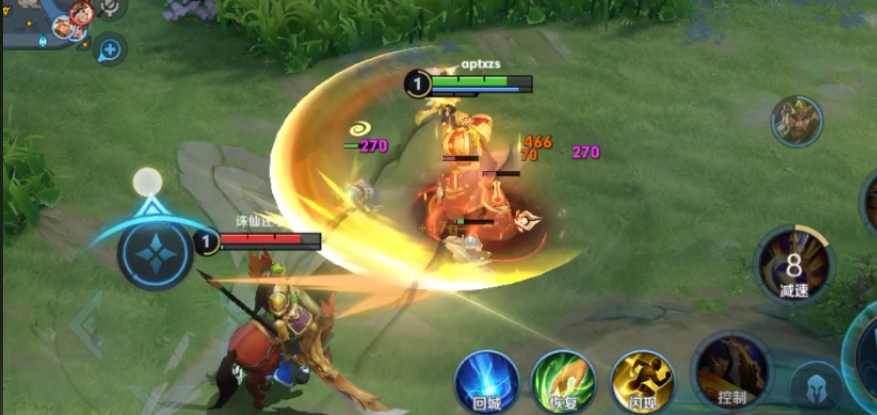Trigger the 控制 skill
The width and height of the screenshot is (877, 415).
(732, 372)
